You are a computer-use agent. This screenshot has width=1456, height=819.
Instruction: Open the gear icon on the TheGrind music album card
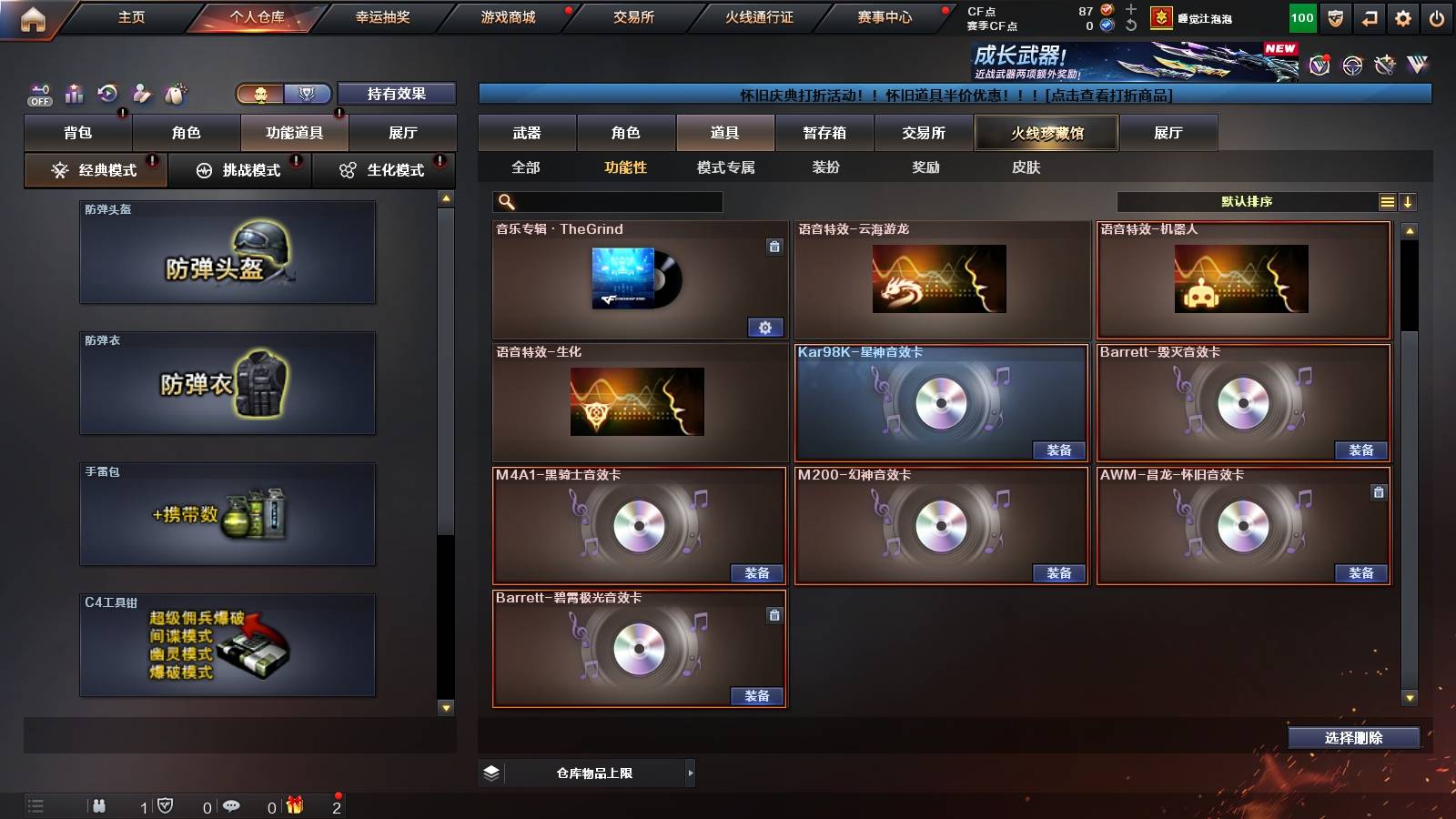[767, 327]
